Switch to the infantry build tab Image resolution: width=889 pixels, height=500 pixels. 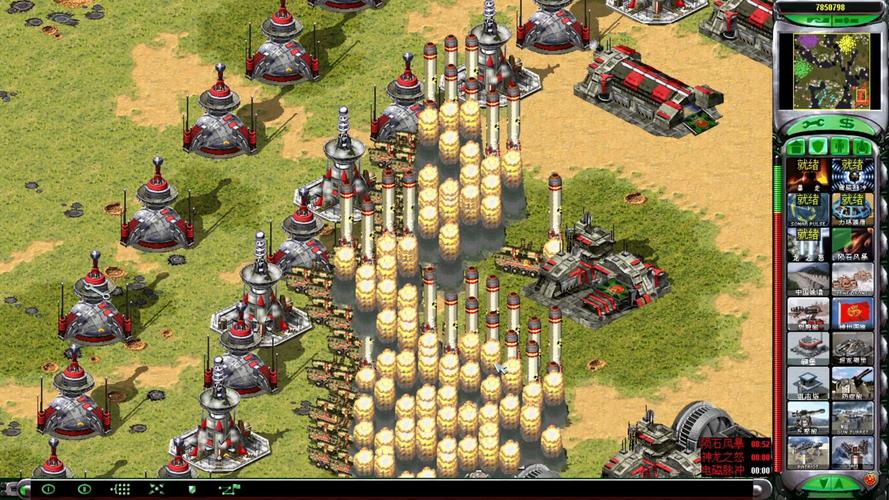pos(840,146)
